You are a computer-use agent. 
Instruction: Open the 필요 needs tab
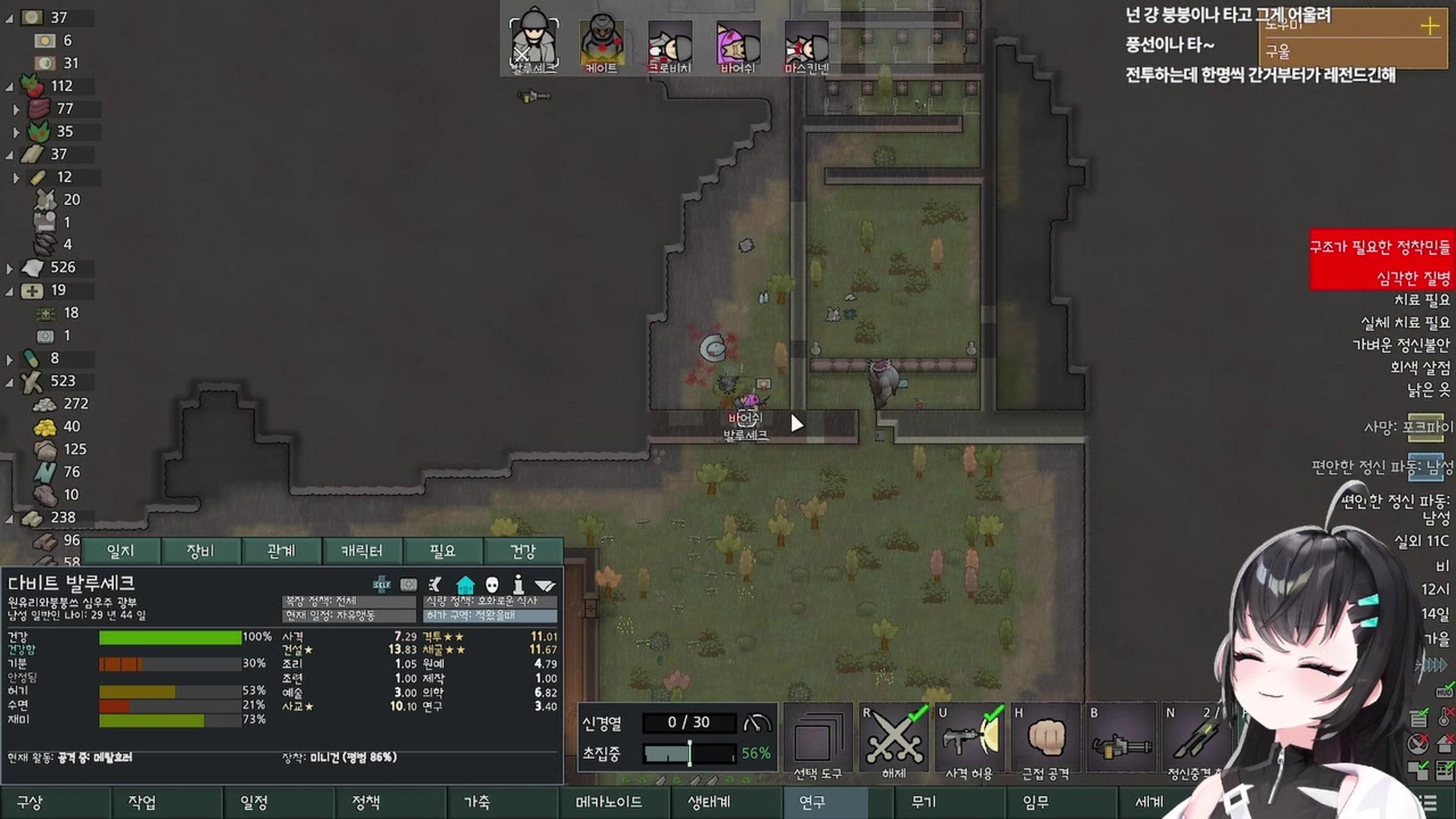click(442, 551)
